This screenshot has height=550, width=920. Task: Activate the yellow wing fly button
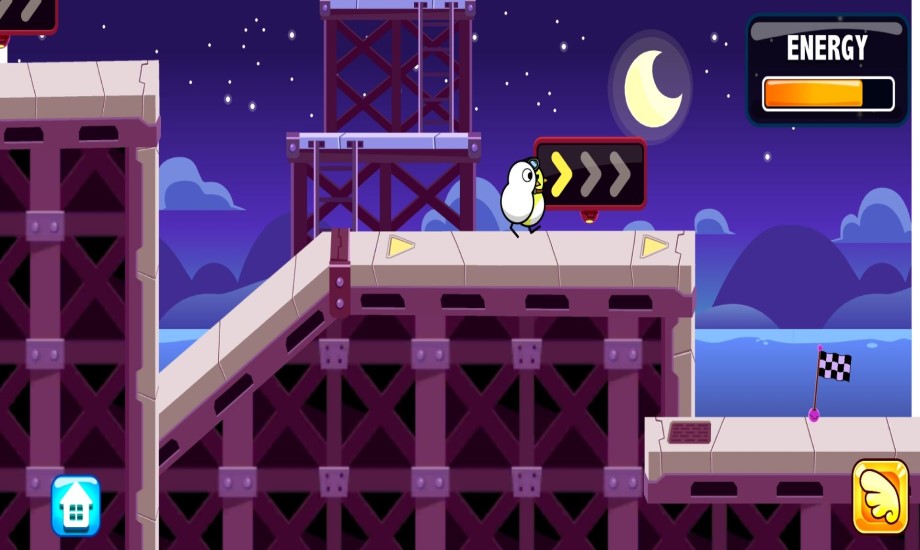(880, 497)
